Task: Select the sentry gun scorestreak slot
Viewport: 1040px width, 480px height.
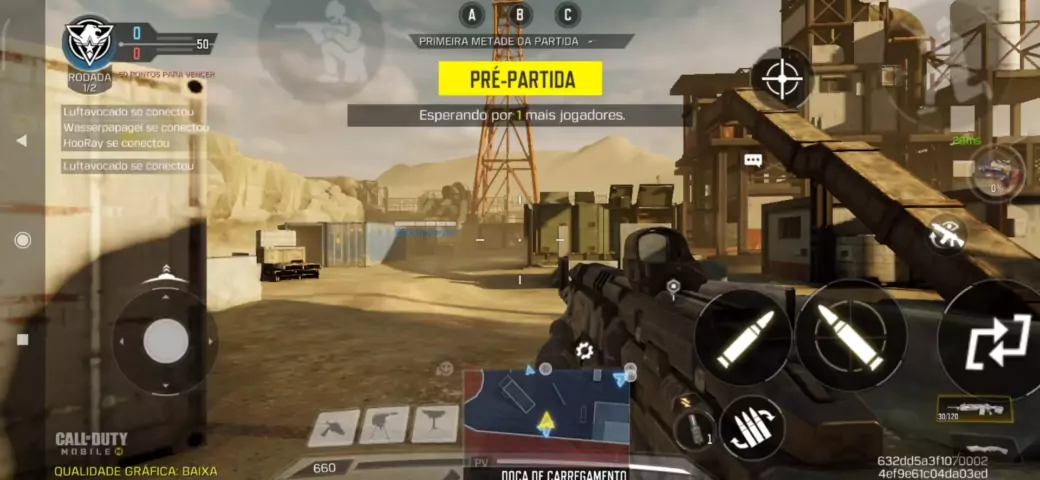Action: 384,426
